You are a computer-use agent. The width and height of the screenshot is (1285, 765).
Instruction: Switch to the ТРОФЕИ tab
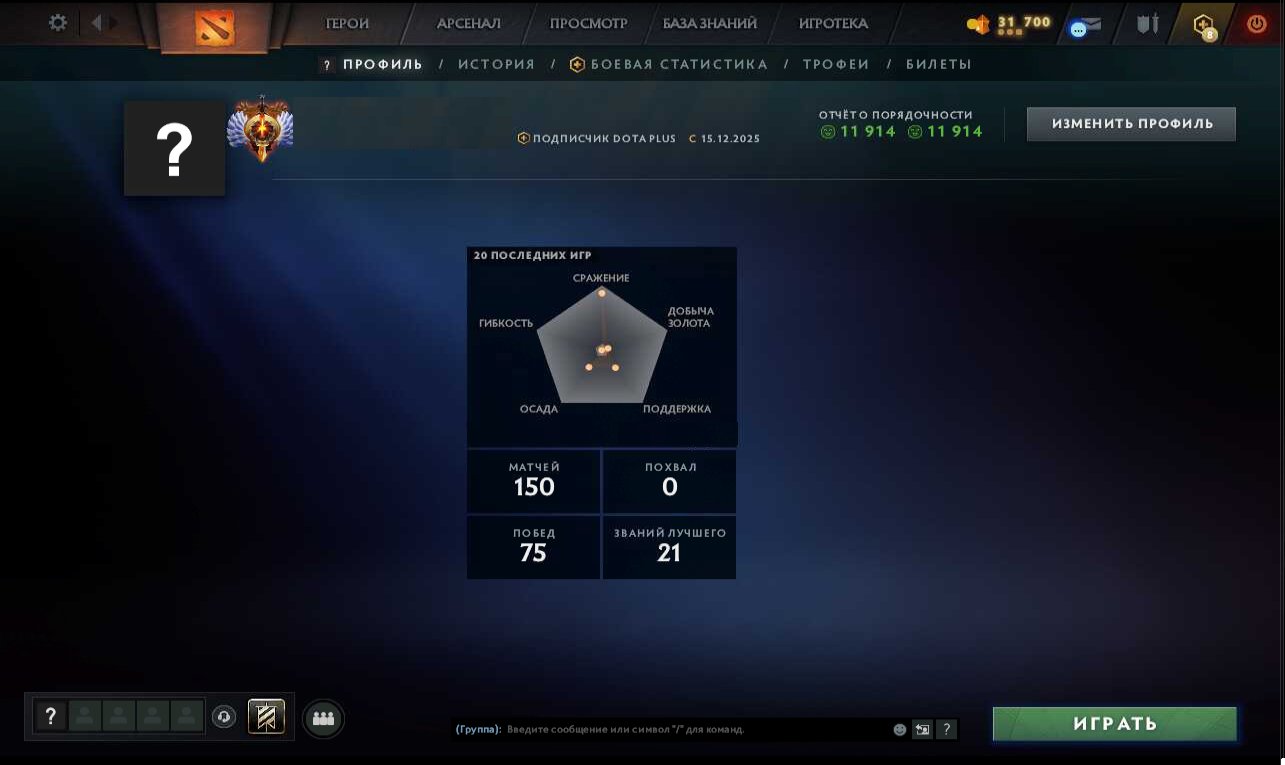click(836, 63)
